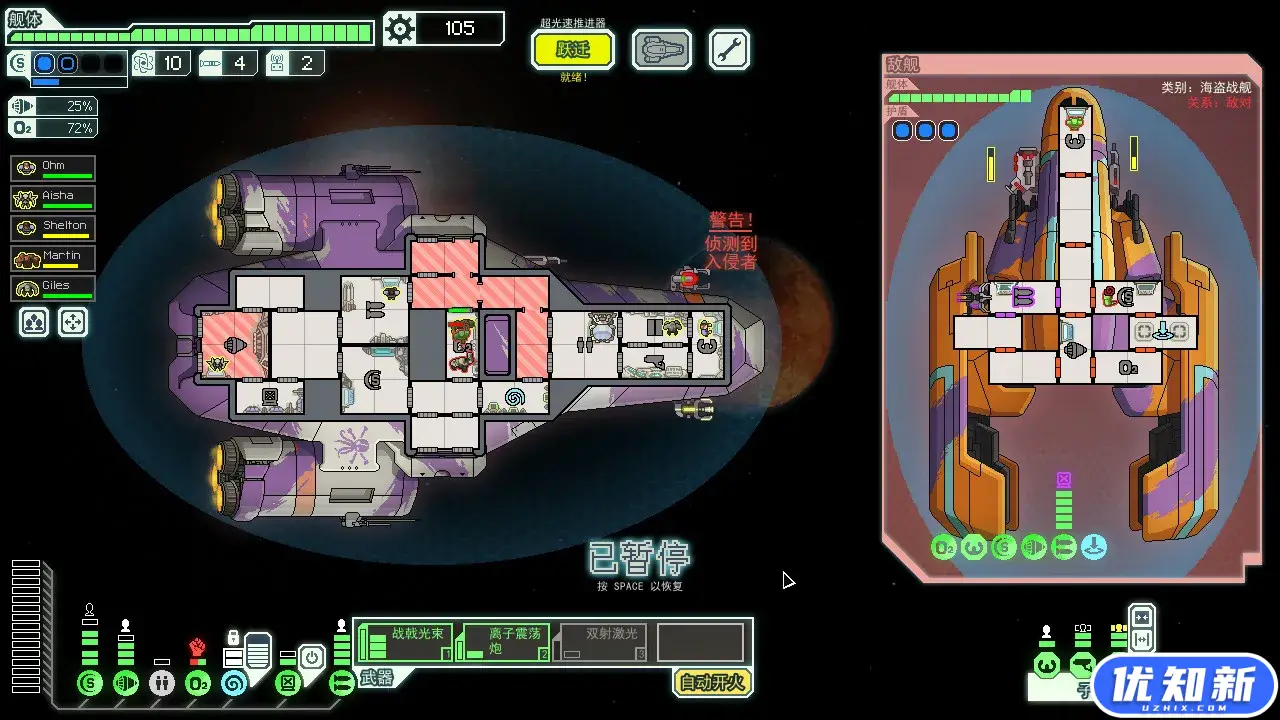Click the weapons system icon
The image size is (1280, 720).
(342, 684)
